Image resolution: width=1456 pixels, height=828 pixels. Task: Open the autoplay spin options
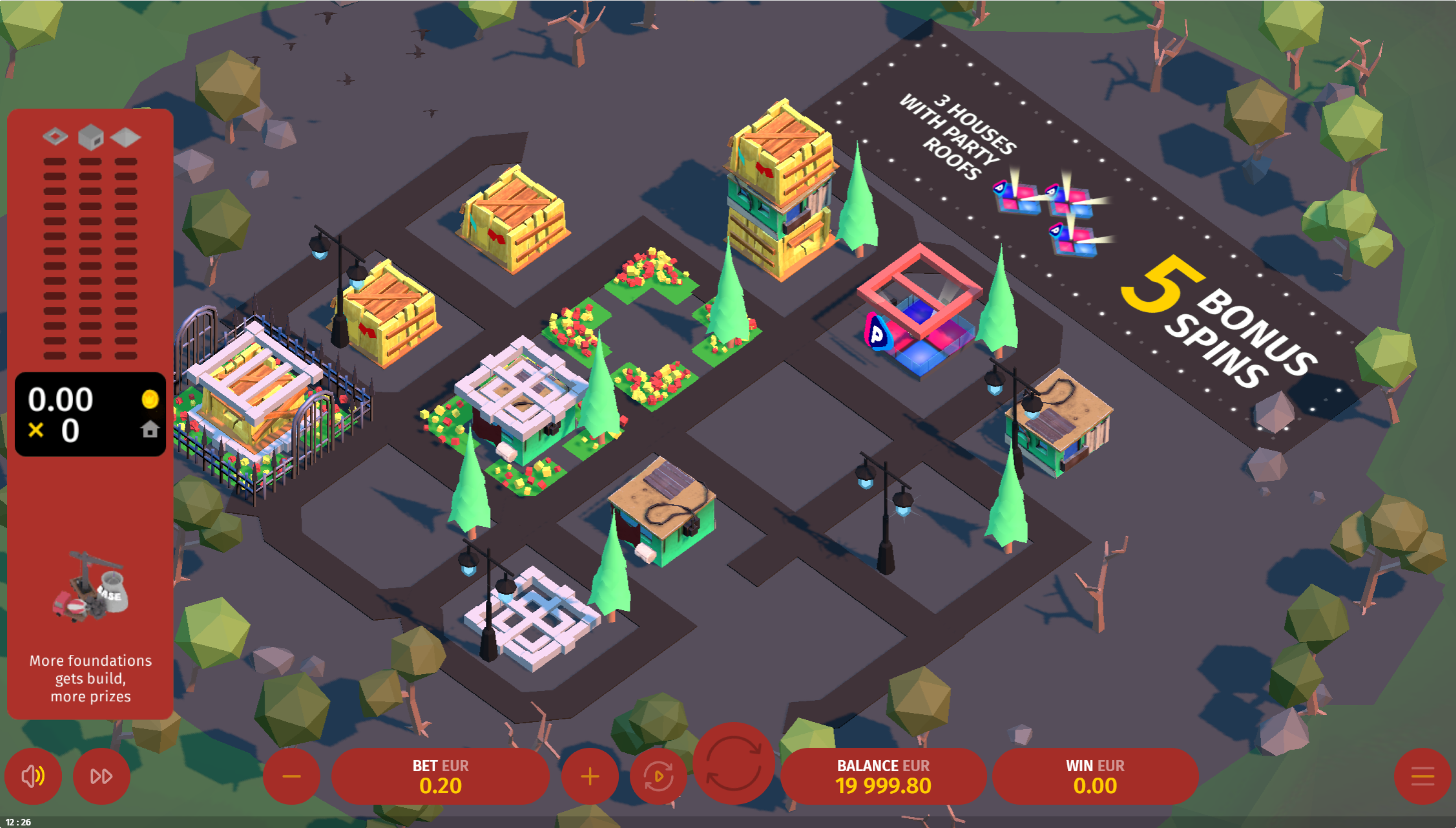click(658, 776)
